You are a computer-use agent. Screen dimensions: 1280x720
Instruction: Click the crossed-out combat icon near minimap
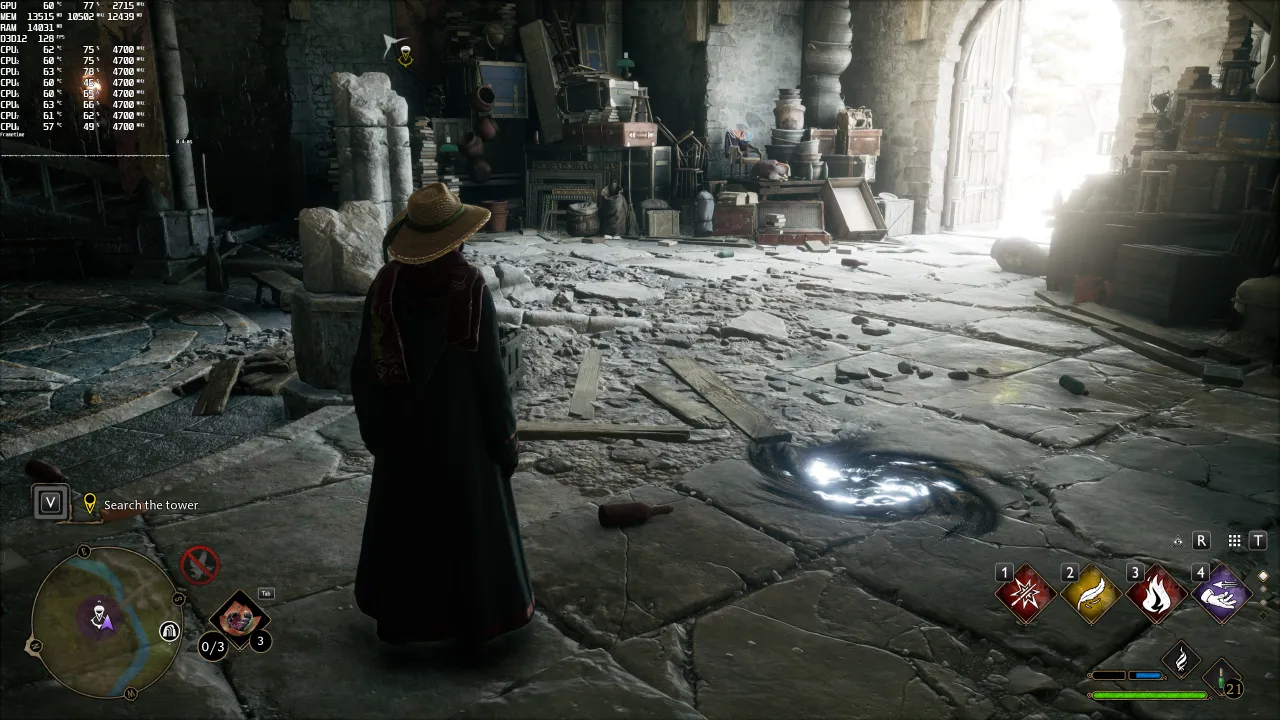point(199,564)
